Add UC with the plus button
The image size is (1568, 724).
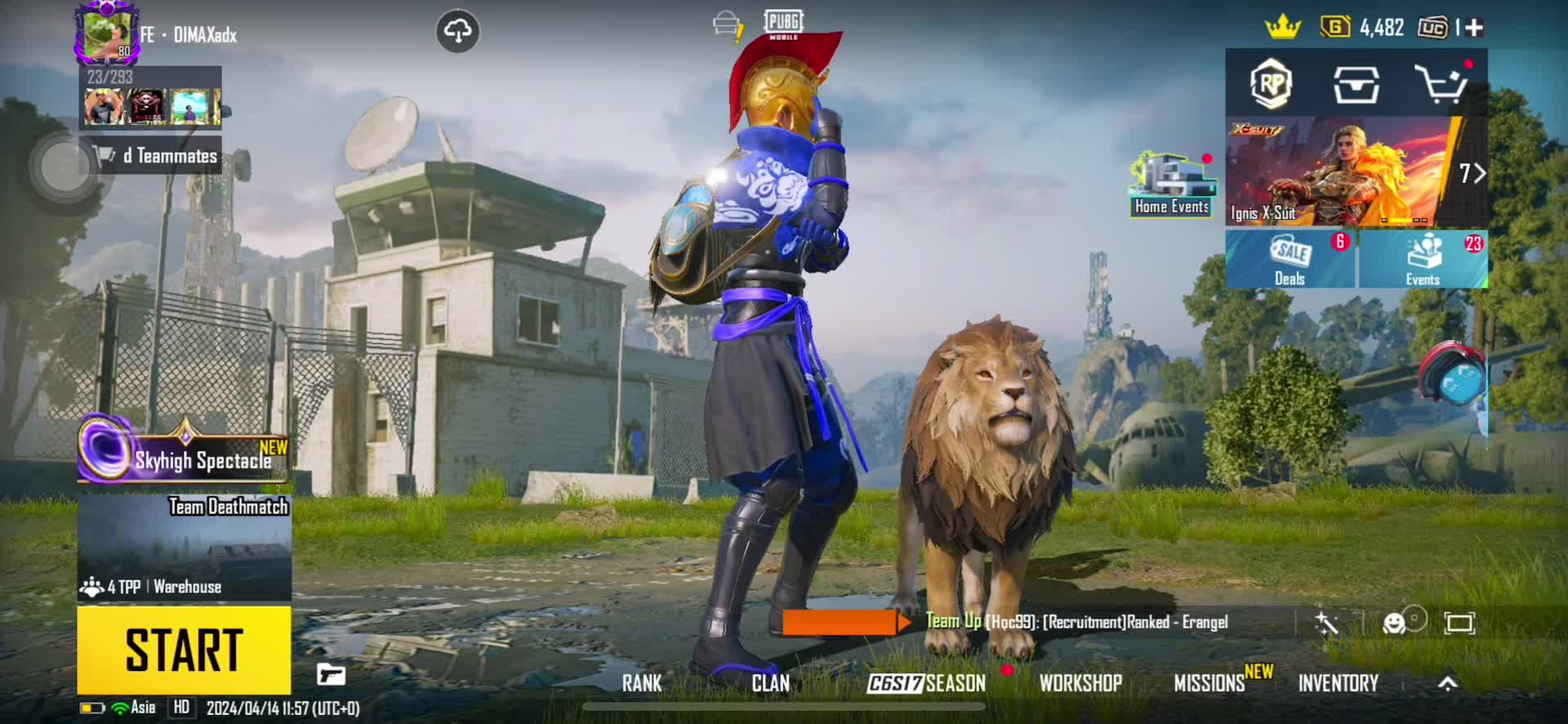[1474, 29]
